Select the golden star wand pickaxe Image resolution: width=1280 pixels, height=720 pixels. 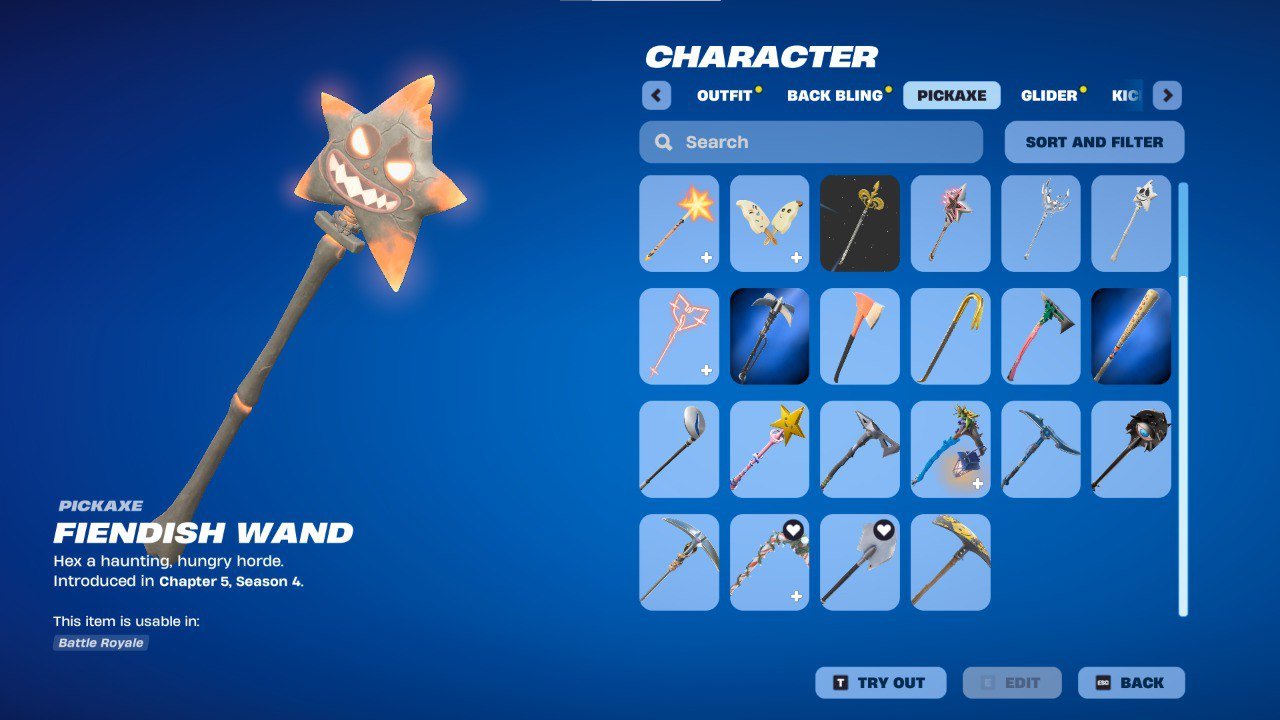pos(768,448)
